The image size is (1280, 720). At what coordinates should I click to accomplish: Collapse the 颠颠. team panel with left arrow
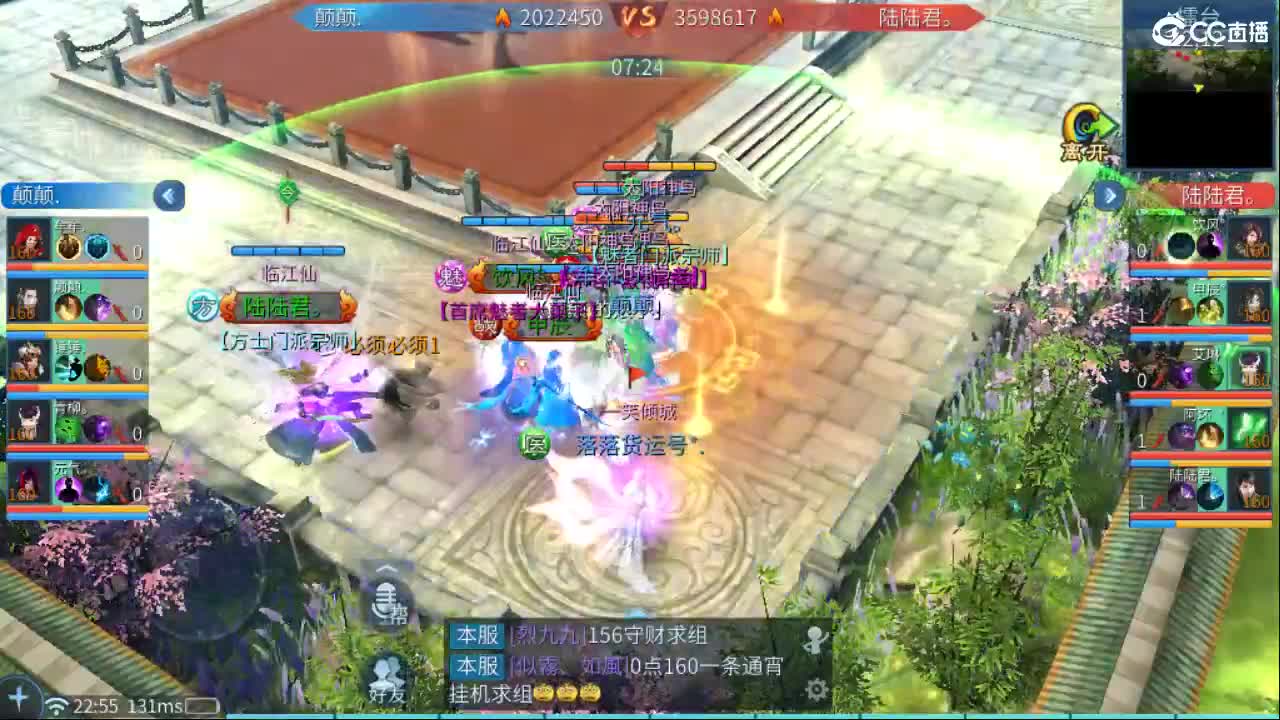click(169, 196)
